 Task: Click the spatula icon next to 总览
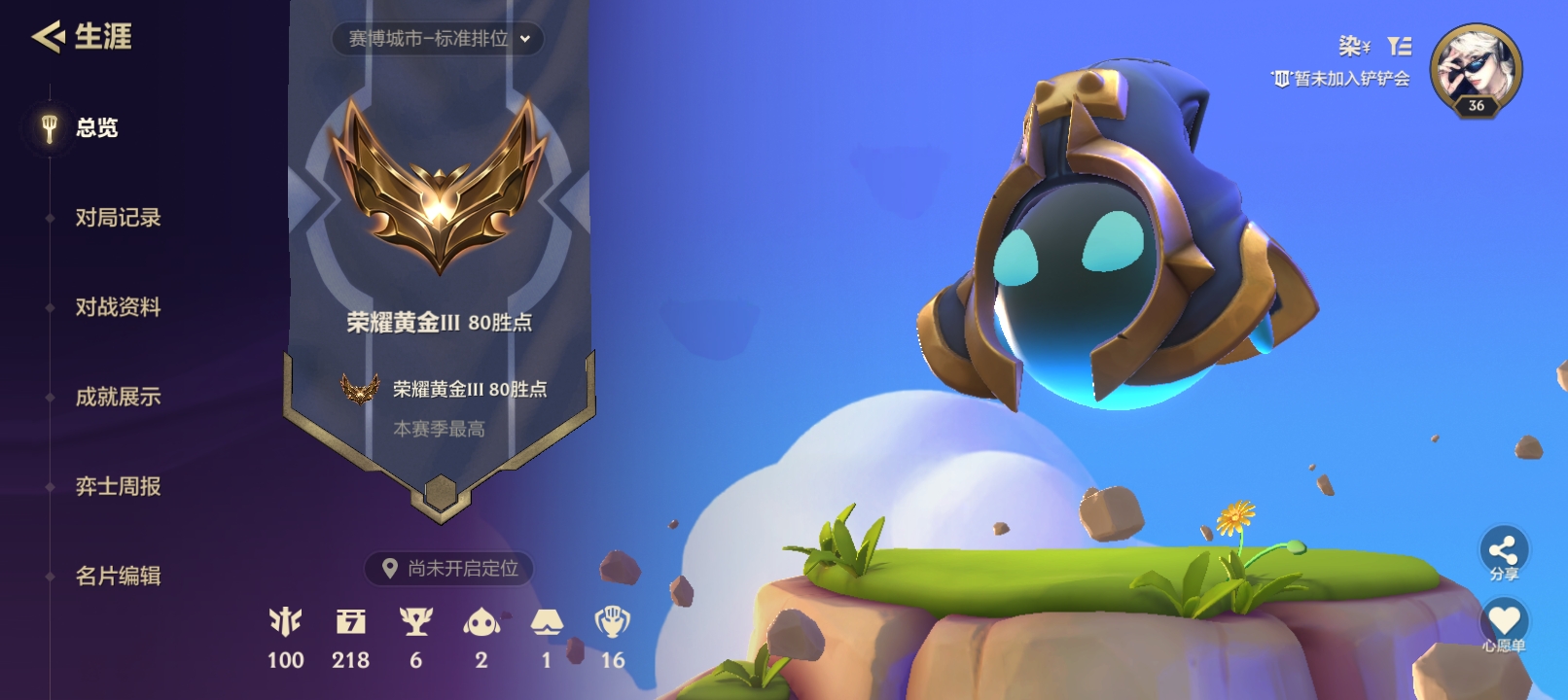coord(43,128)
